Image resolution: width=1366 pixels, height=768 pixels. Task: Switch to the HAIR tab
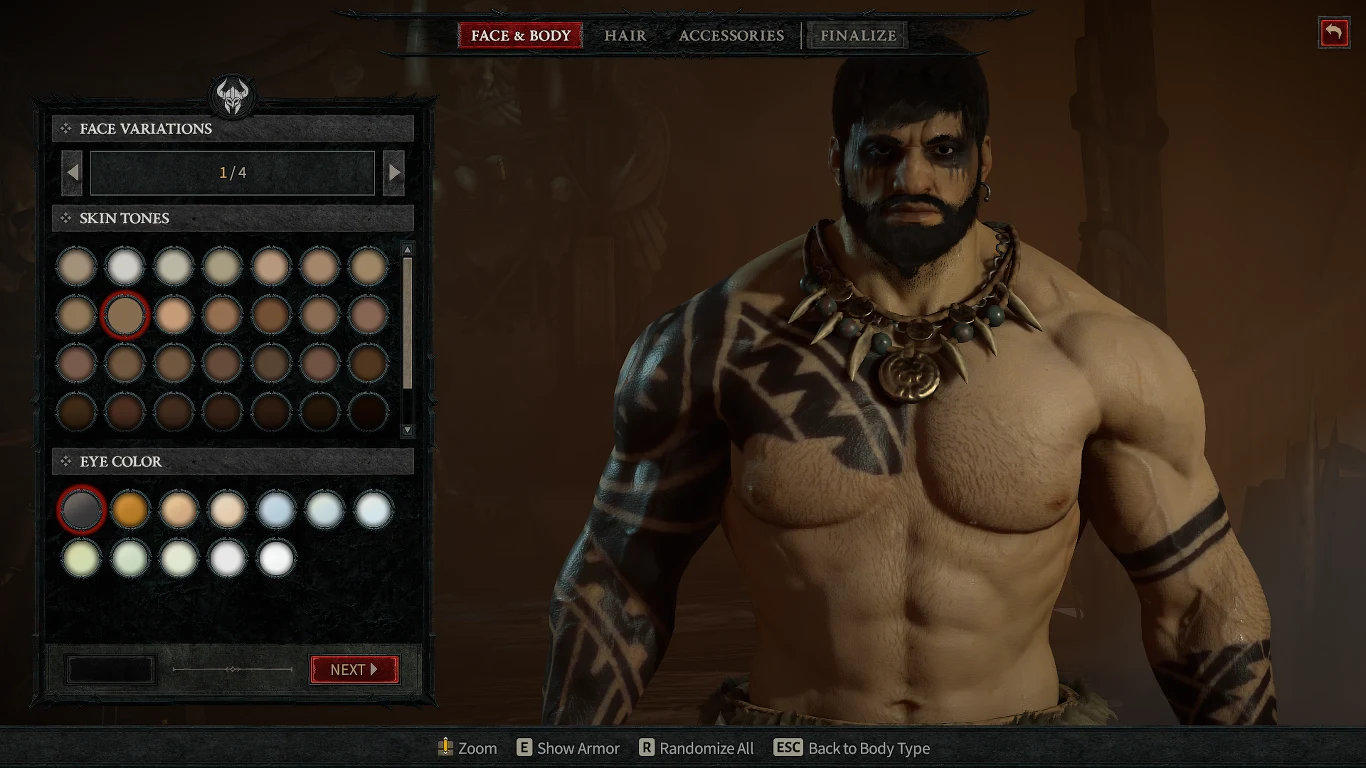click(x=624, y=35)
